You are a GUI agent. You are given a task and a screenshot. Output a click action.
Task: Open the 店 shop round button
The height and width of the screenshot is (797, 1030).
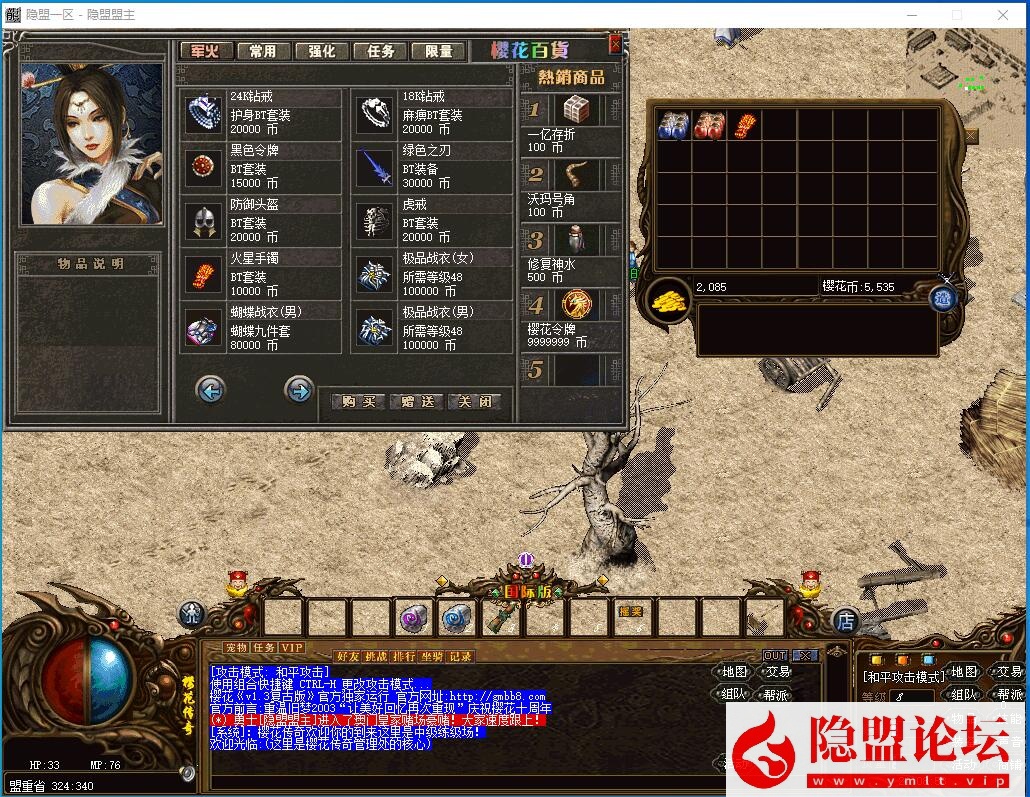(845, 620)
